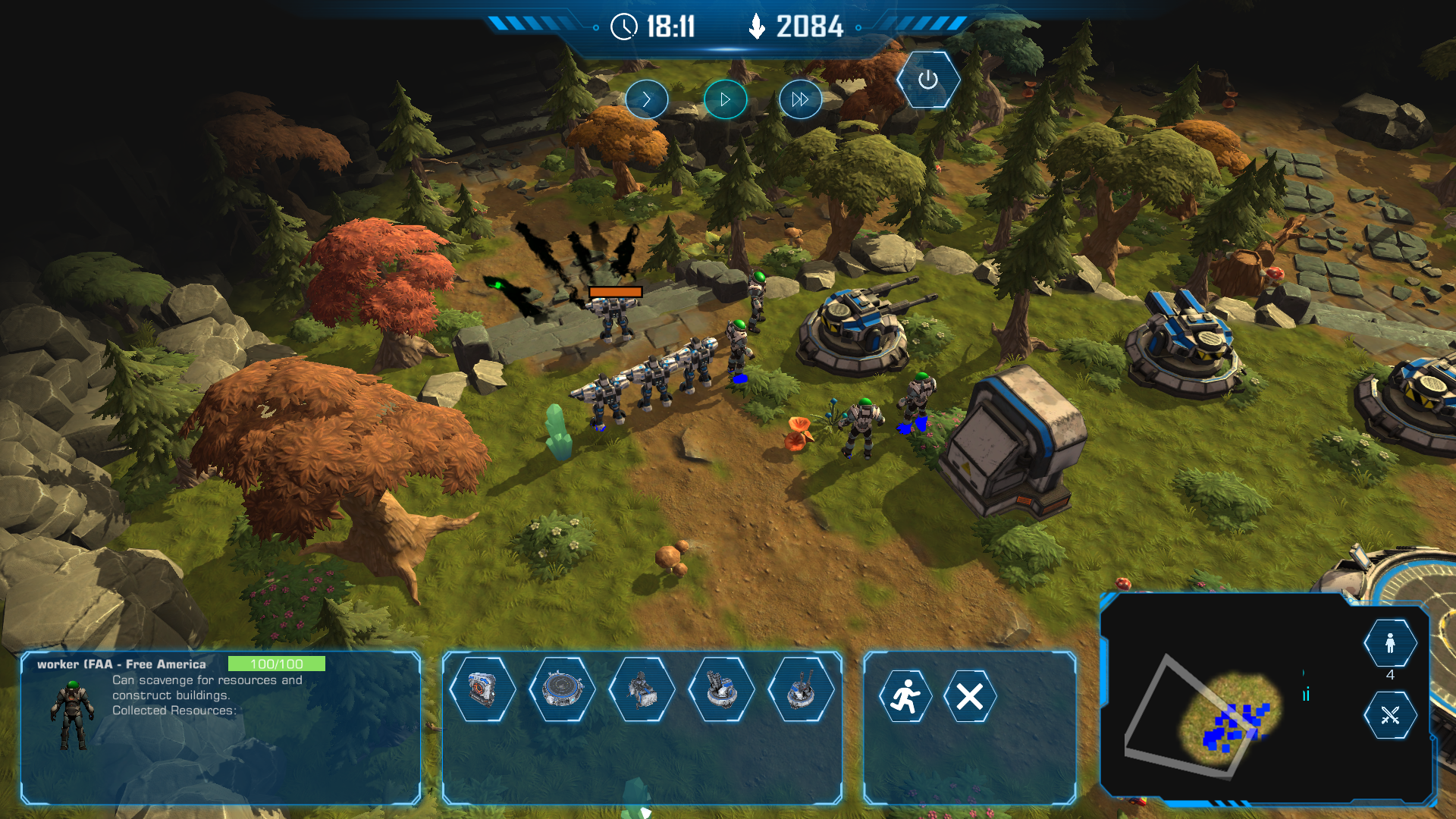Choose the mounted gun vehicle structure icon
This screenshot has width=1456, height=819.
coord(642,689)
